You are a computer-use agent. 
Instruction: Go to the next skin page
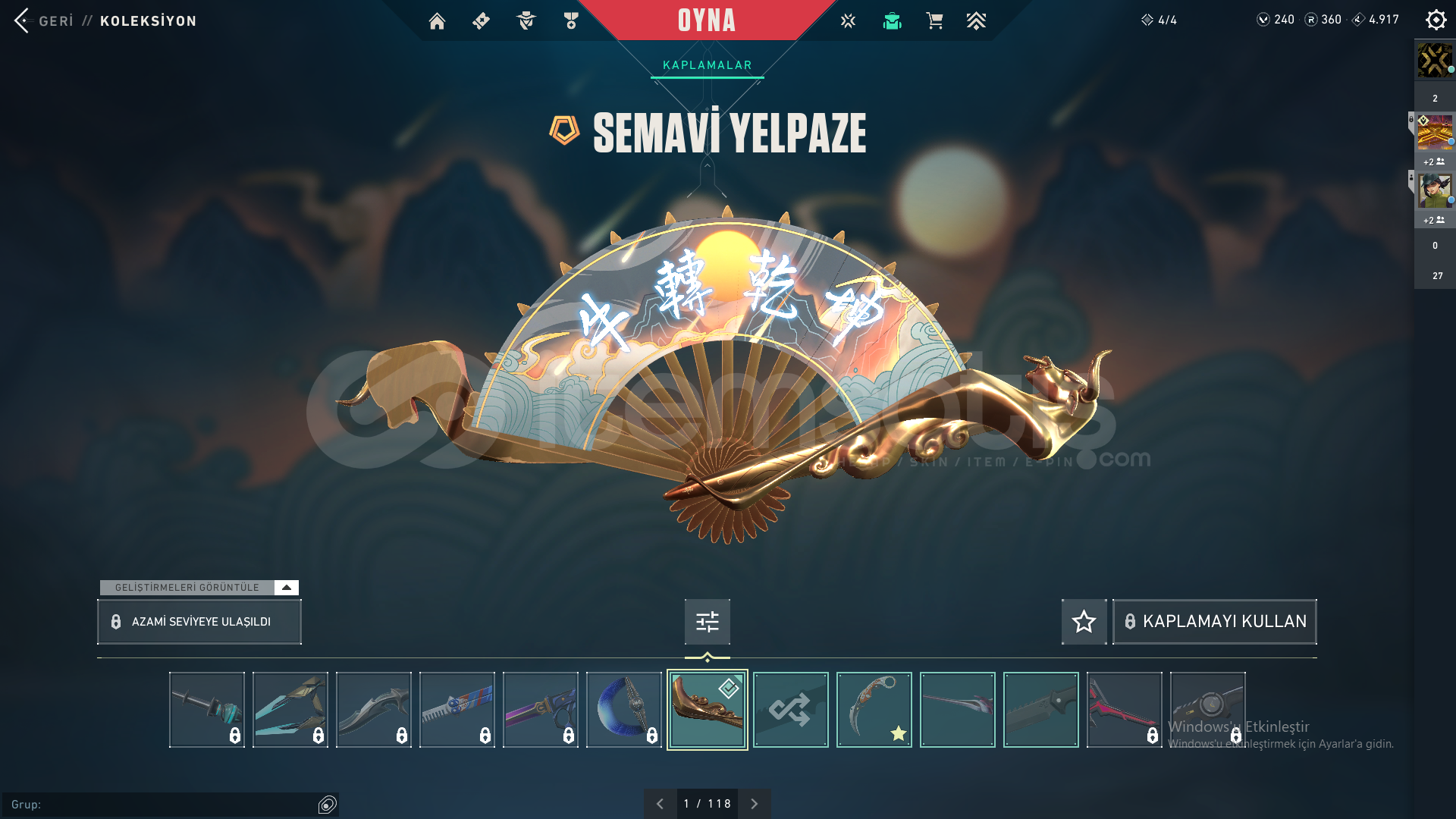click(x=754, y=804)
